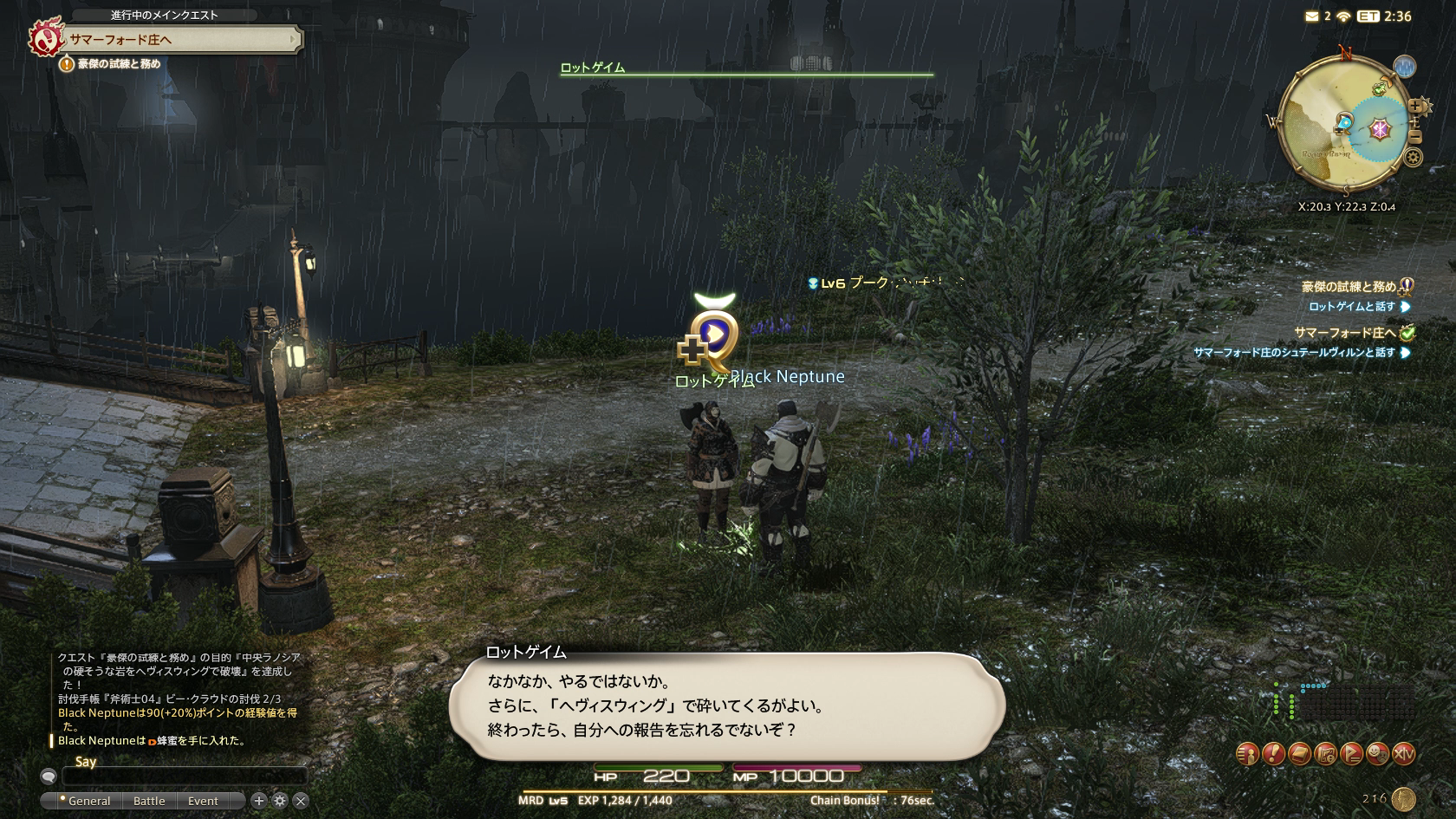Open the Duty menu exclamation icon

[1273, 754]
